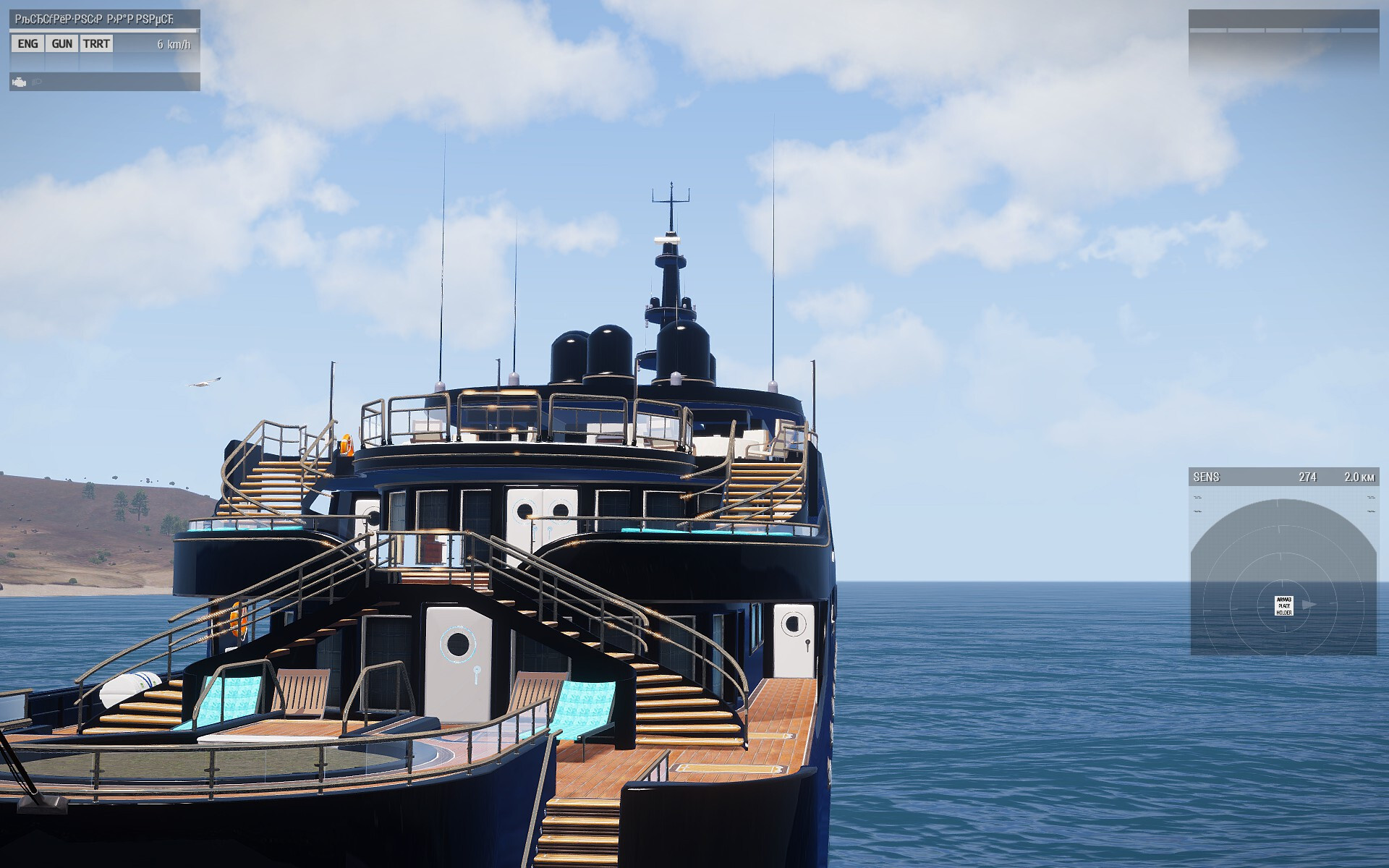Click the TRRT turret status indicator
The height and width of the screenshot is (868, 1389).
96,44
